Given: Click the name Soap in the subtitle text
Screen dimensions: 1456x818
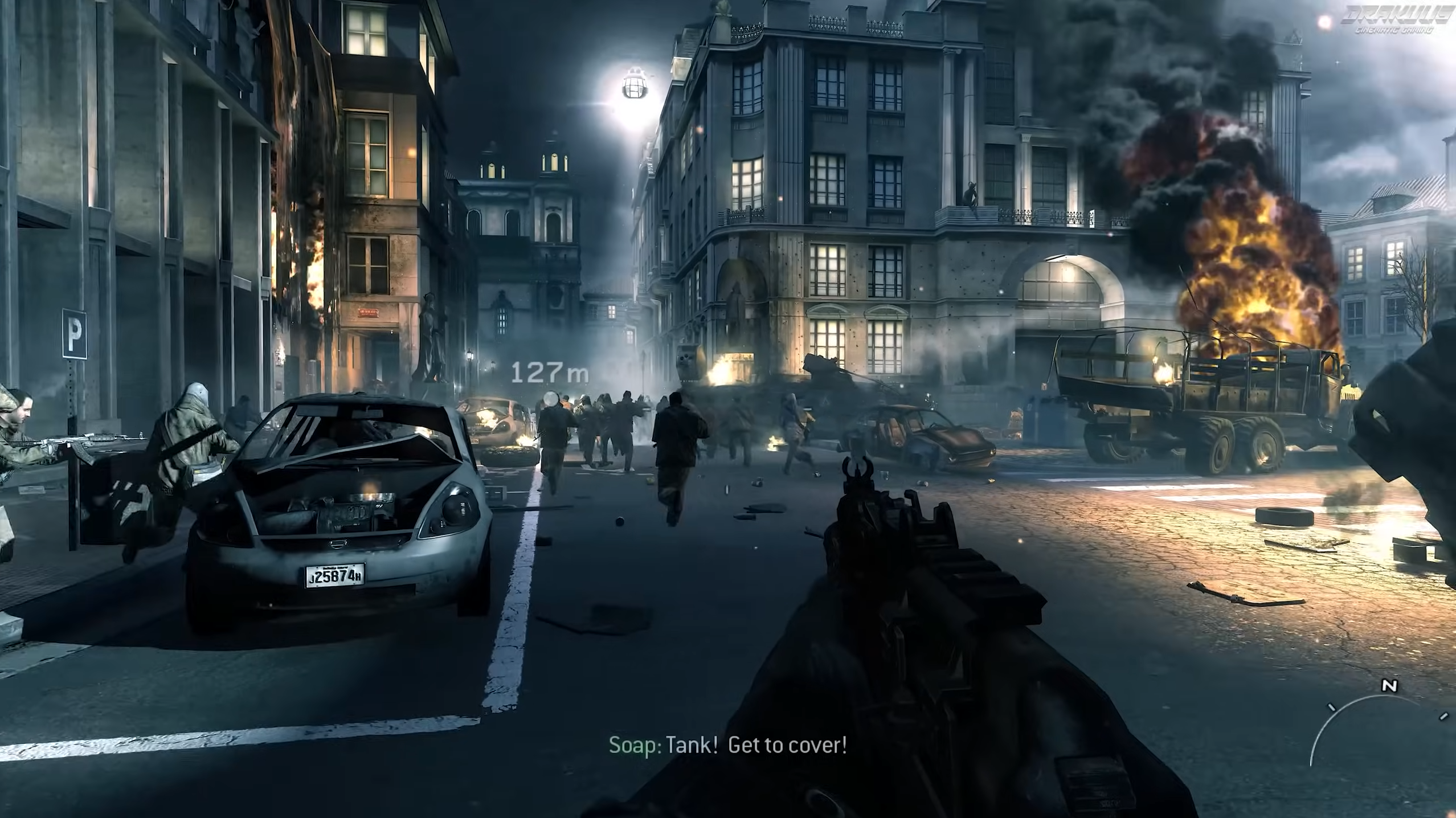Looking at the screenshot, I should 632,745.
